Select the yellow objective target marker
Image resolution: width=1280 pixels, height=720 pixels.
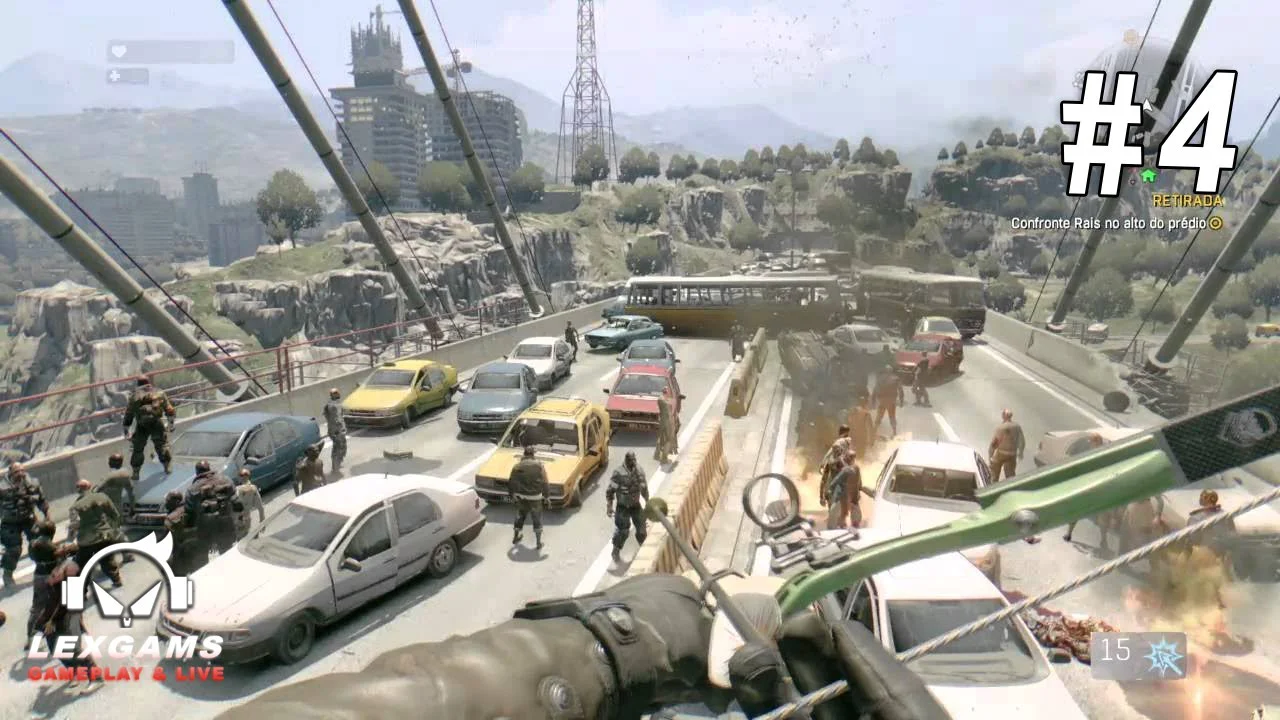click(x=1215, y=223)
